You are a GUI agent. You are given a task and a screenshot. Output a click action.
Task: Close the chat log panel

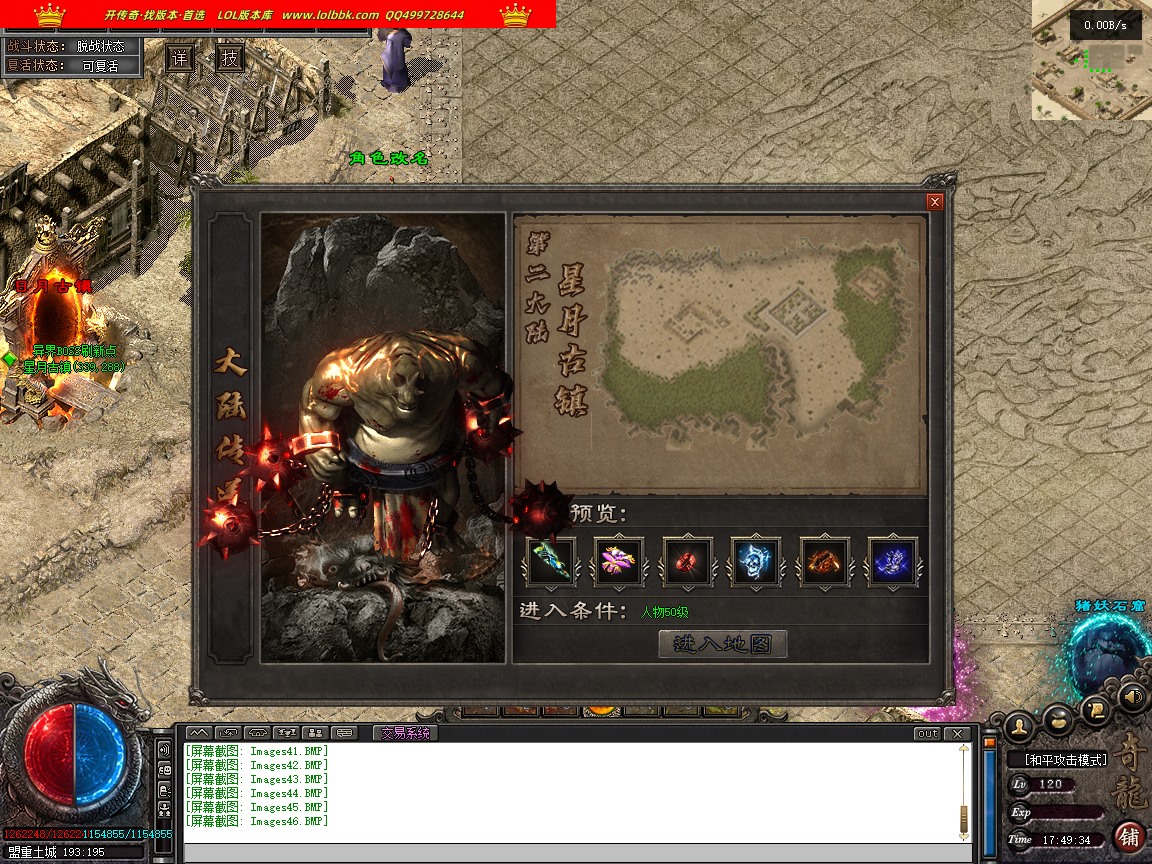coord(958,733)
